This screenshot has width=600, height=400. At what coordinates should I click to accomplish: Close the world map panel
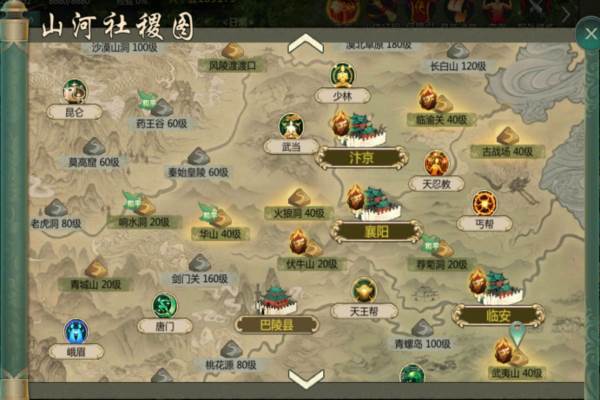click(x=587, y=34)
